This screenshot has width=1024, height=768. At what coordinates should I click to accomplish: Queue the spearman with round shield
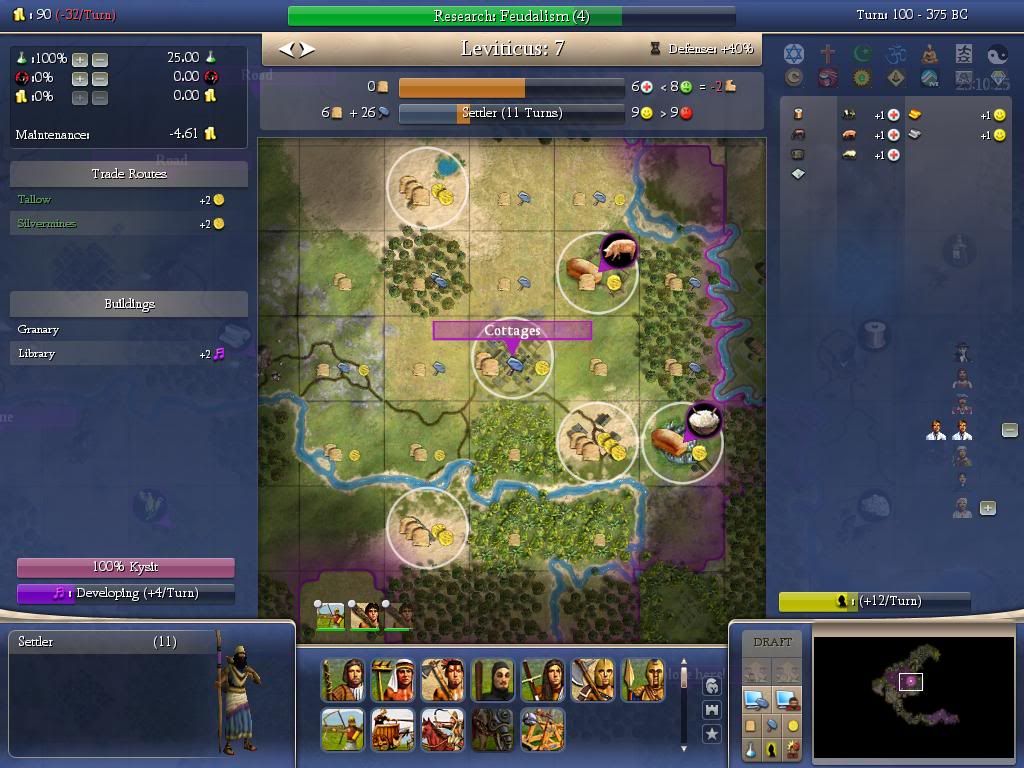click(x=642, y=680)
